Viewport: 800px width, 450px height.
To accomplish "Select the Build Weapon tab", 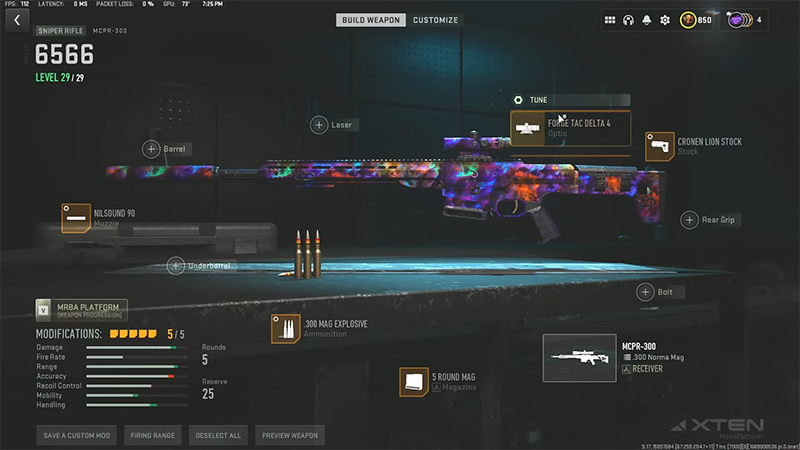I will click(371, 20).
